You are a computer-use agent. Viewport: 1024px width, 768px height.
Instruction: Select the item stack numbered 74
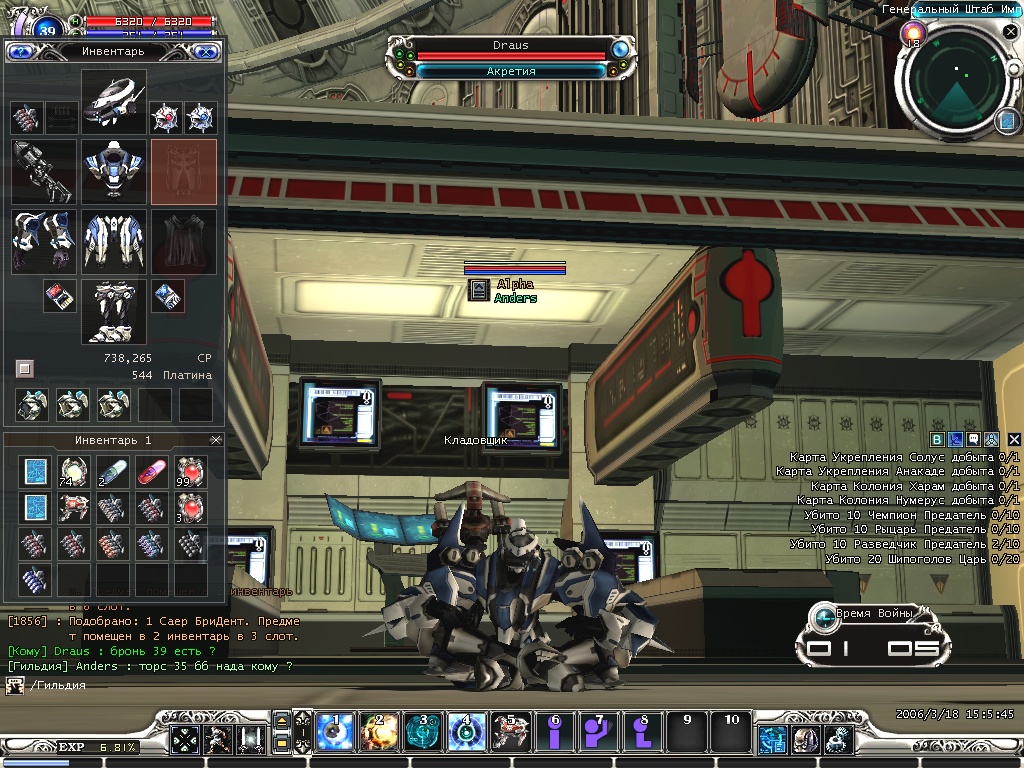click(73, 470)
